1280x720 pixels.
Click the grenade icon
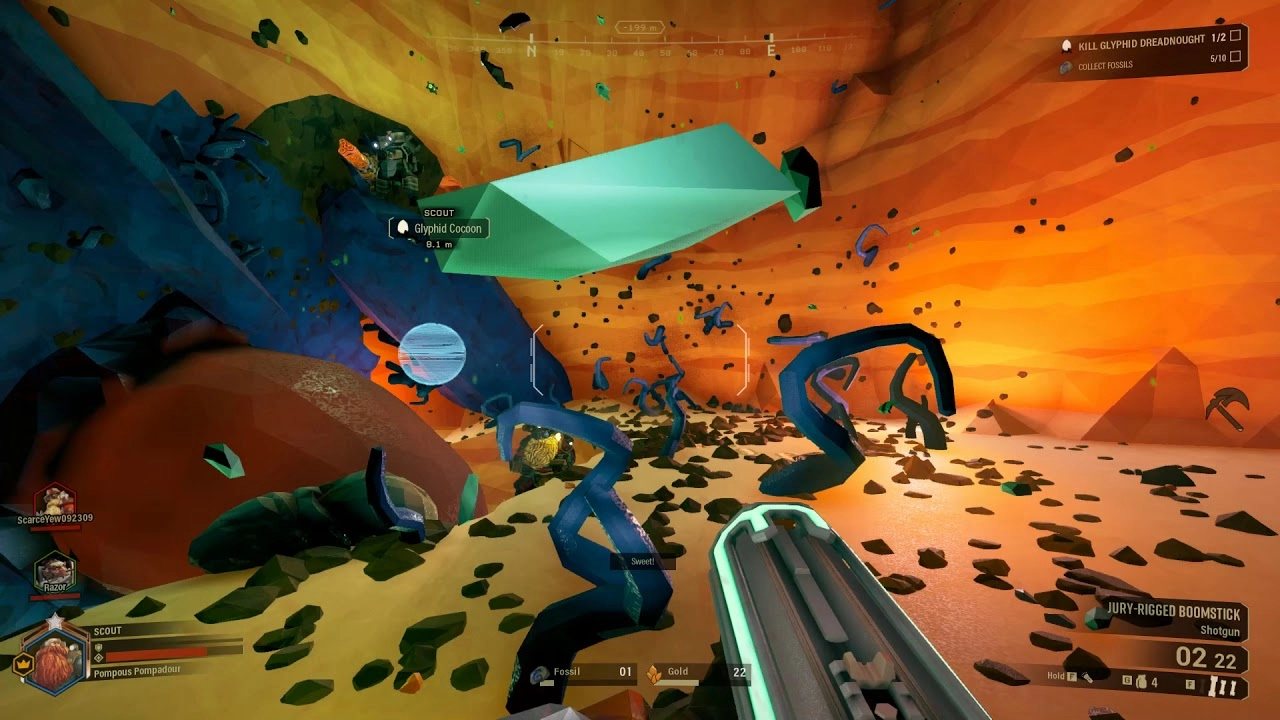pos(1139,682)
